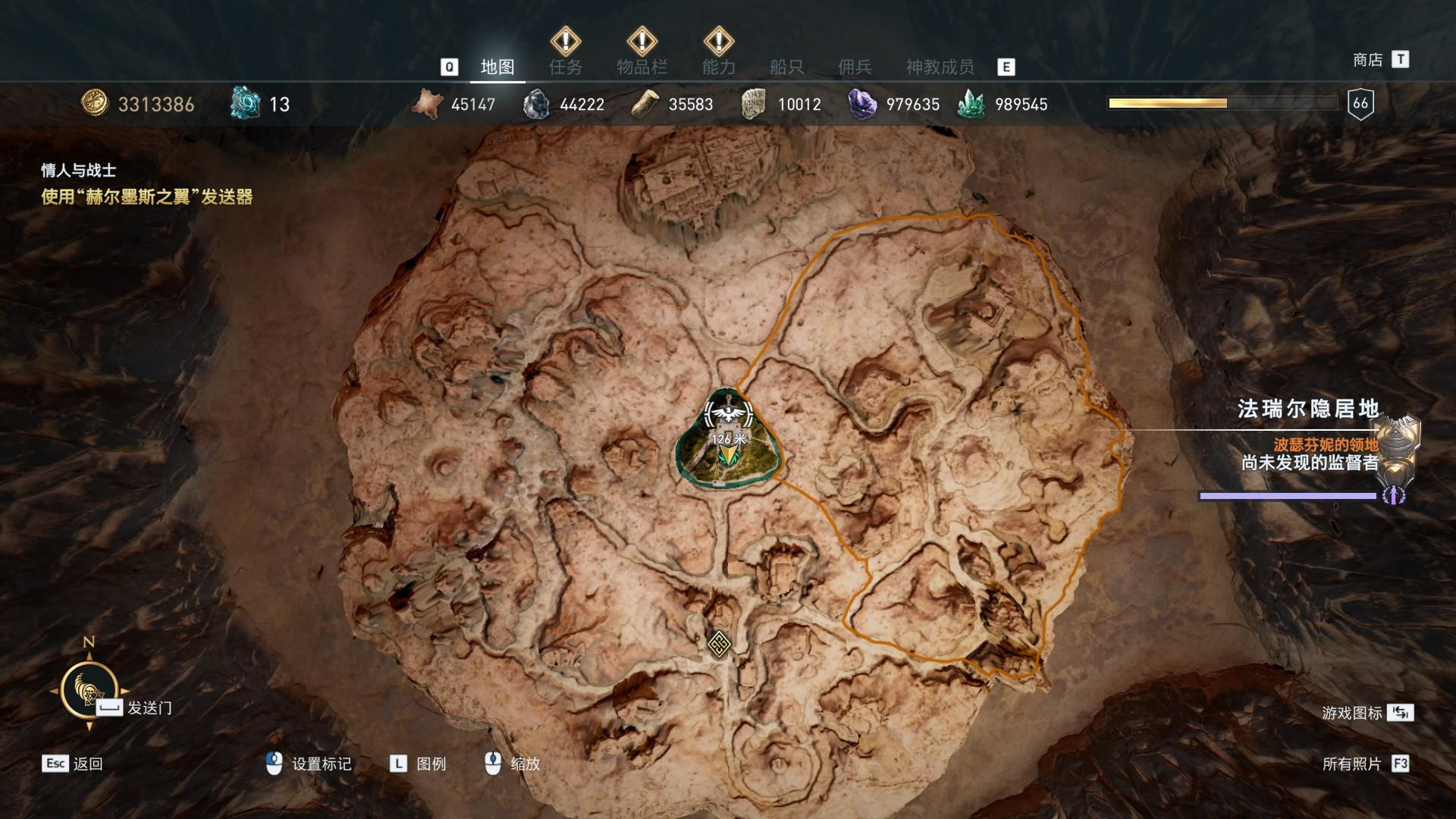Open the 神教成员 cultists tab
Image resolution: width=1456 pixels, height=819 pixels.
pos(940,67)
